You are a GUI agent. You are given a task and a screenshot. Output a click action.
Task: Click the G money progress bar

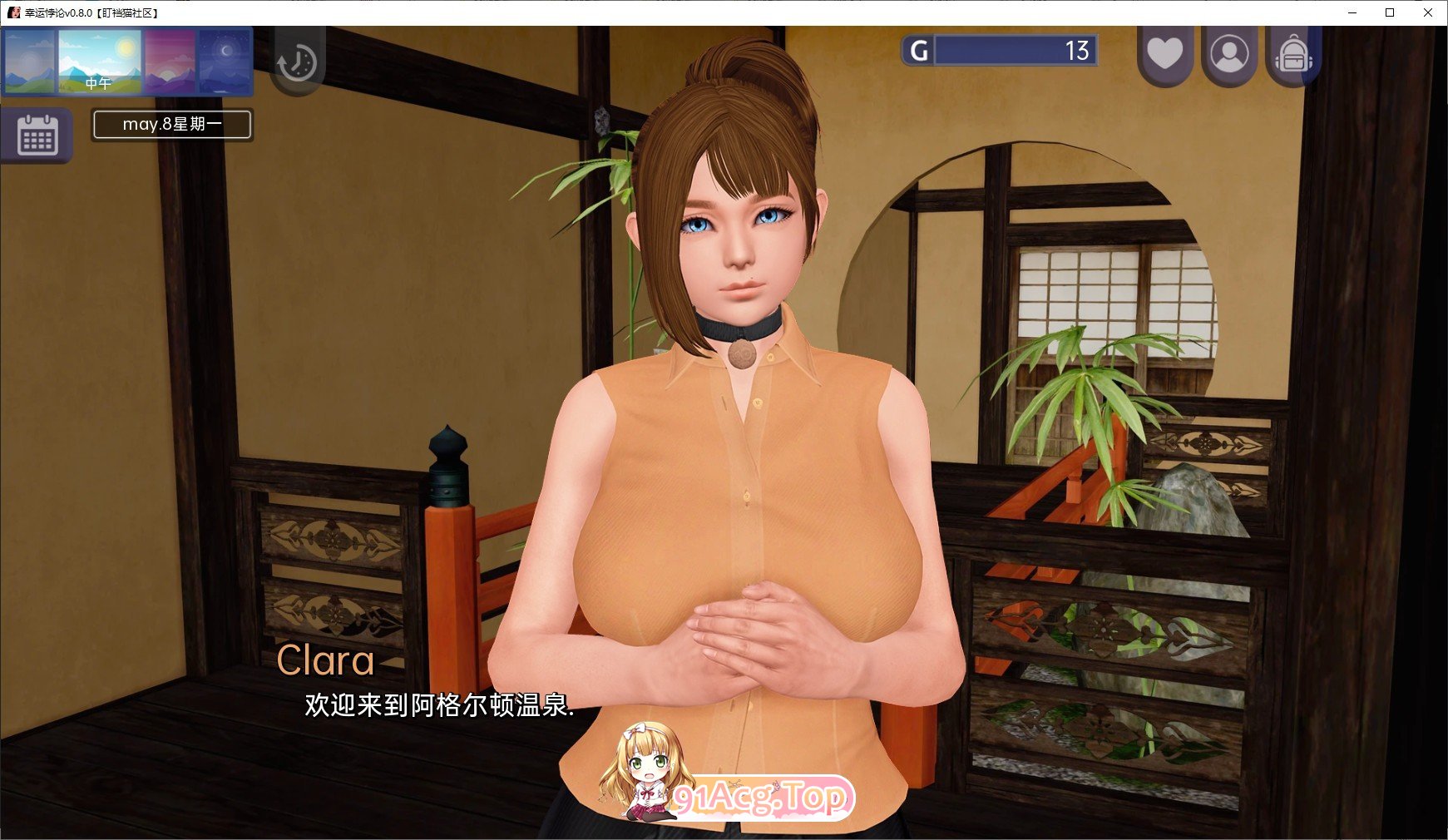pos(1013,51)
